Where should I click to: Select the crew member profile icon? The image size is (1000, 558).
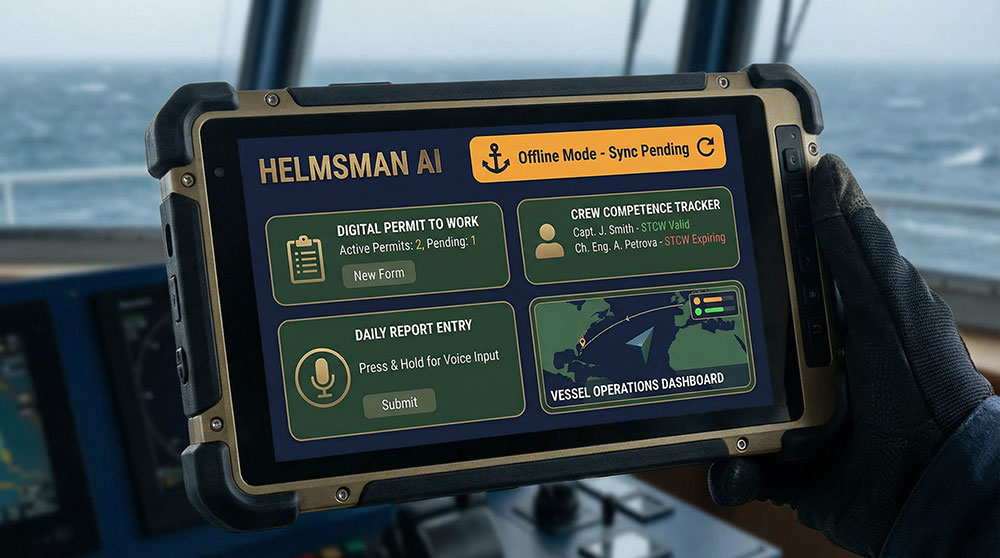click(x=549, y=240)
